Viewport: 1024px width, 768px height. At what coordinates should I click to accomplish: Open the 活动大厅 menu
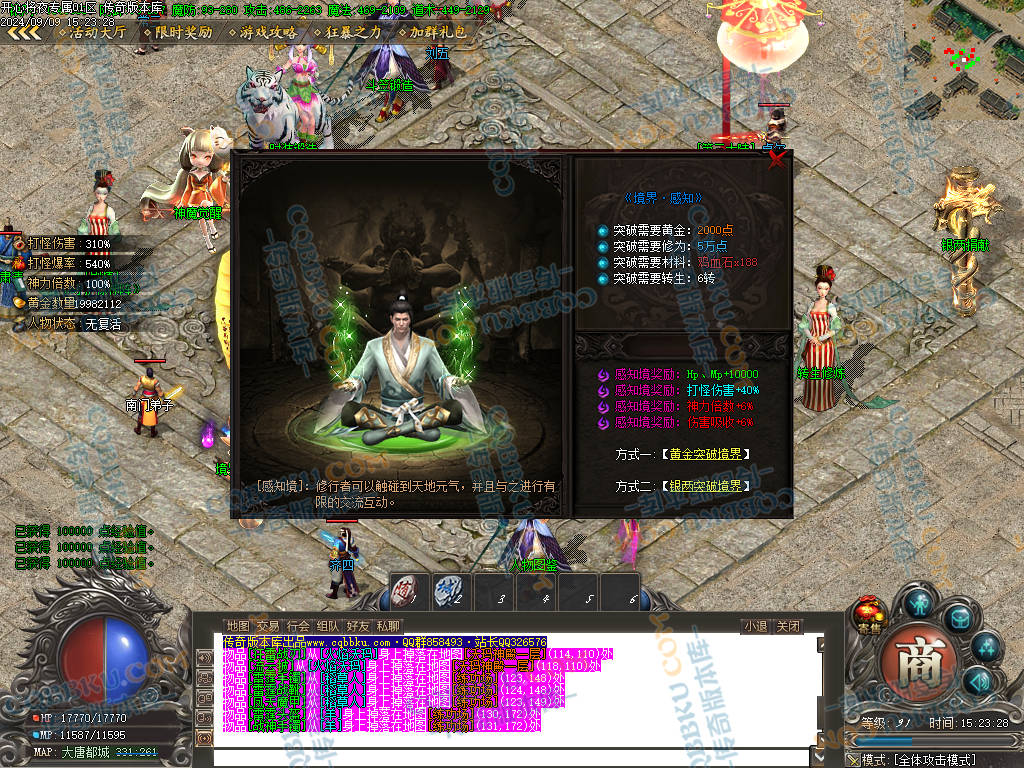(91, 32)
